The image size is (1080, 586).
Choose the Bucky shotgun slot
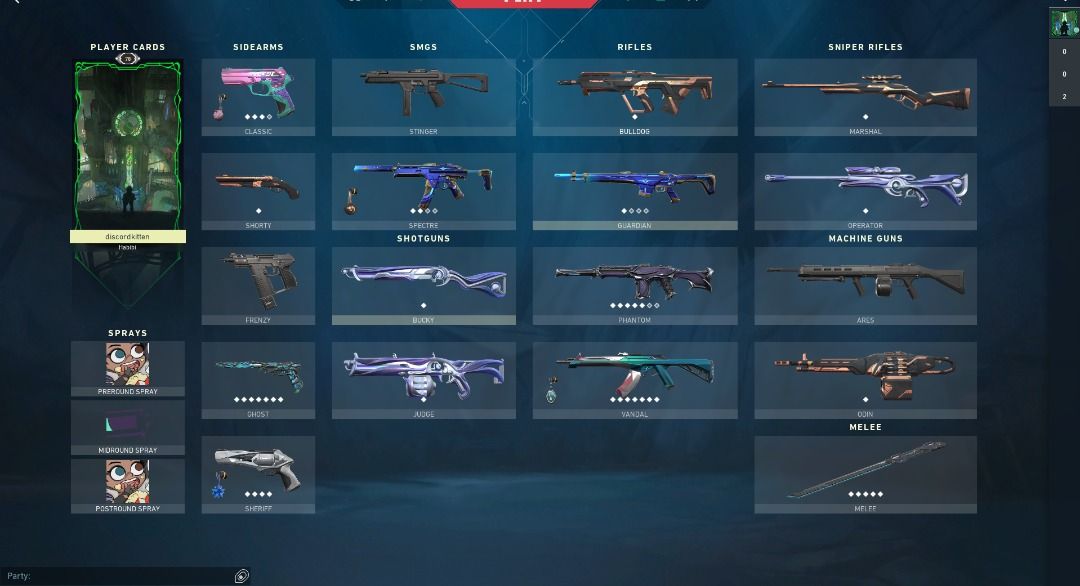tap(424, 285)
